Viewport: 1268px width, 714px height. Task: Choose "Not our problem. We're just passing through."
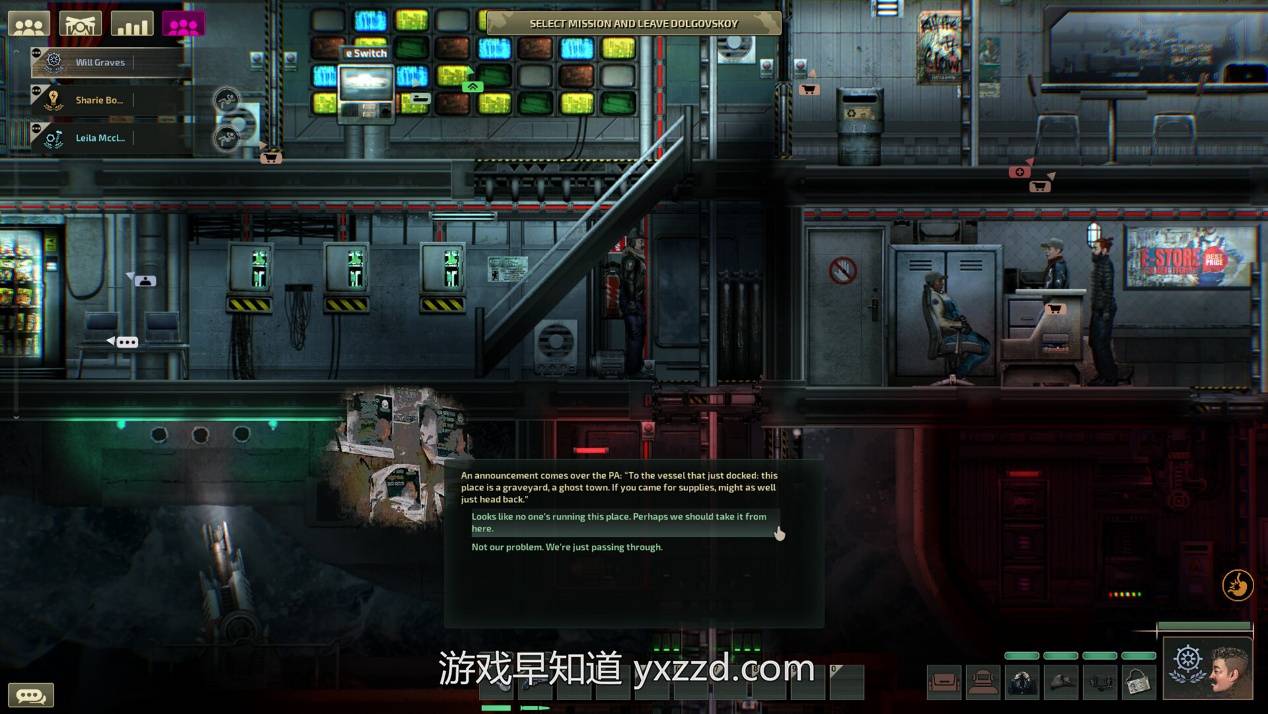tap(567, 547)
